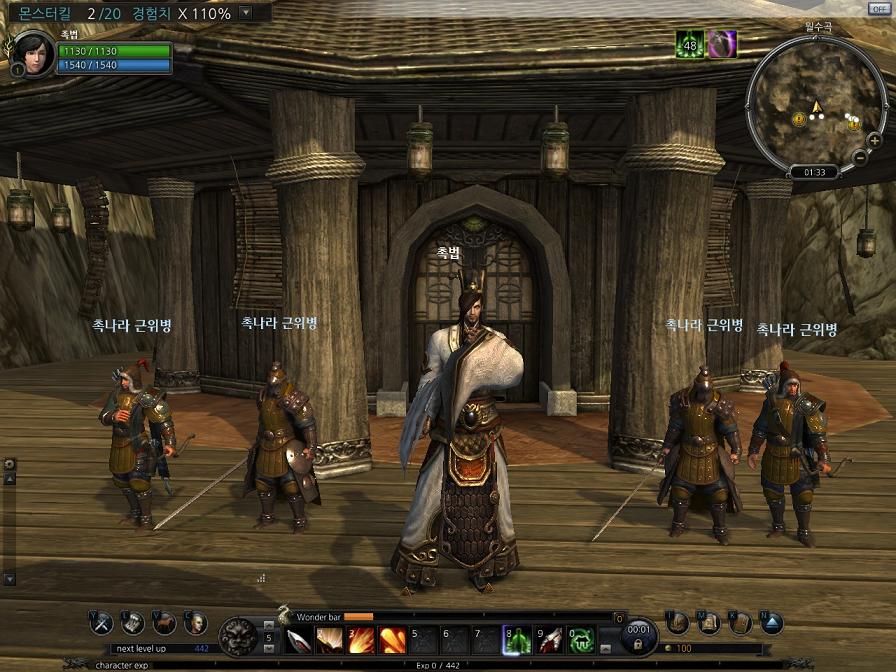The width and height of the screenshot is (896, 672).
Task: Open the crossed swords menu button
Action: [101, 623]
